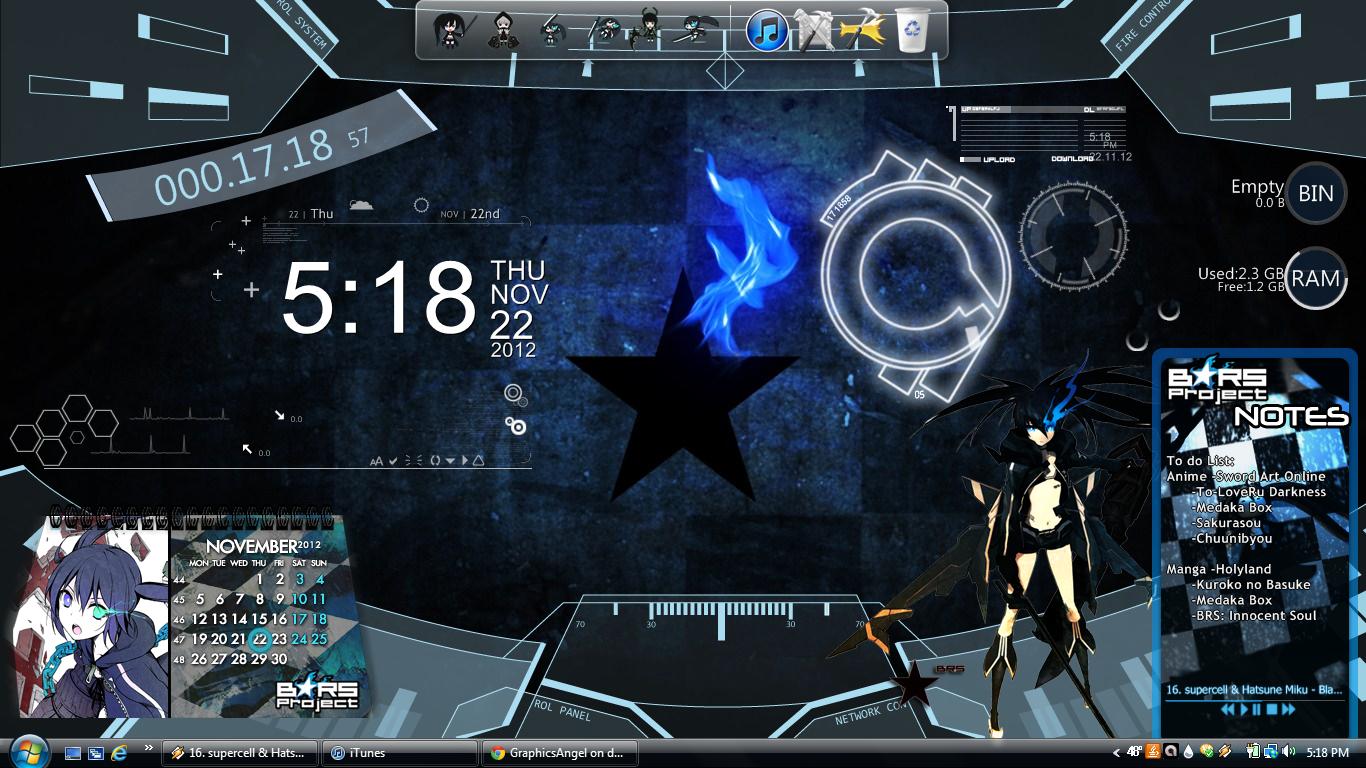Open iTunes from the top dock
1366x768 pixels.
(767, 31)
